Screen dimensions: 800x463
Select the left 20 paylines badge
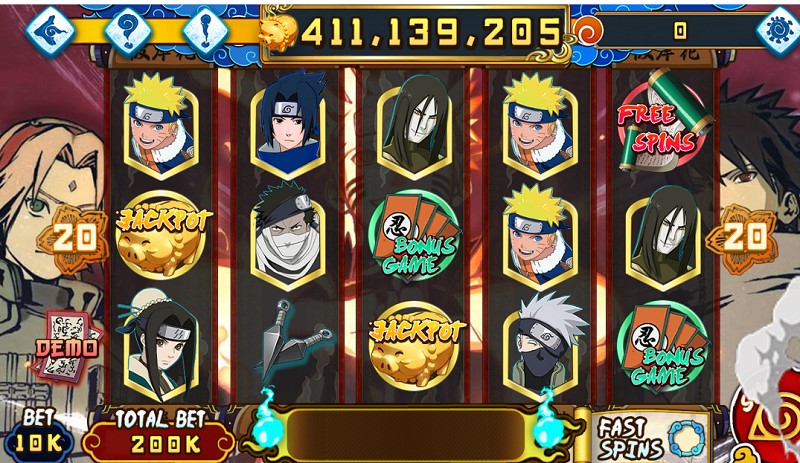[x=79, y=236]
